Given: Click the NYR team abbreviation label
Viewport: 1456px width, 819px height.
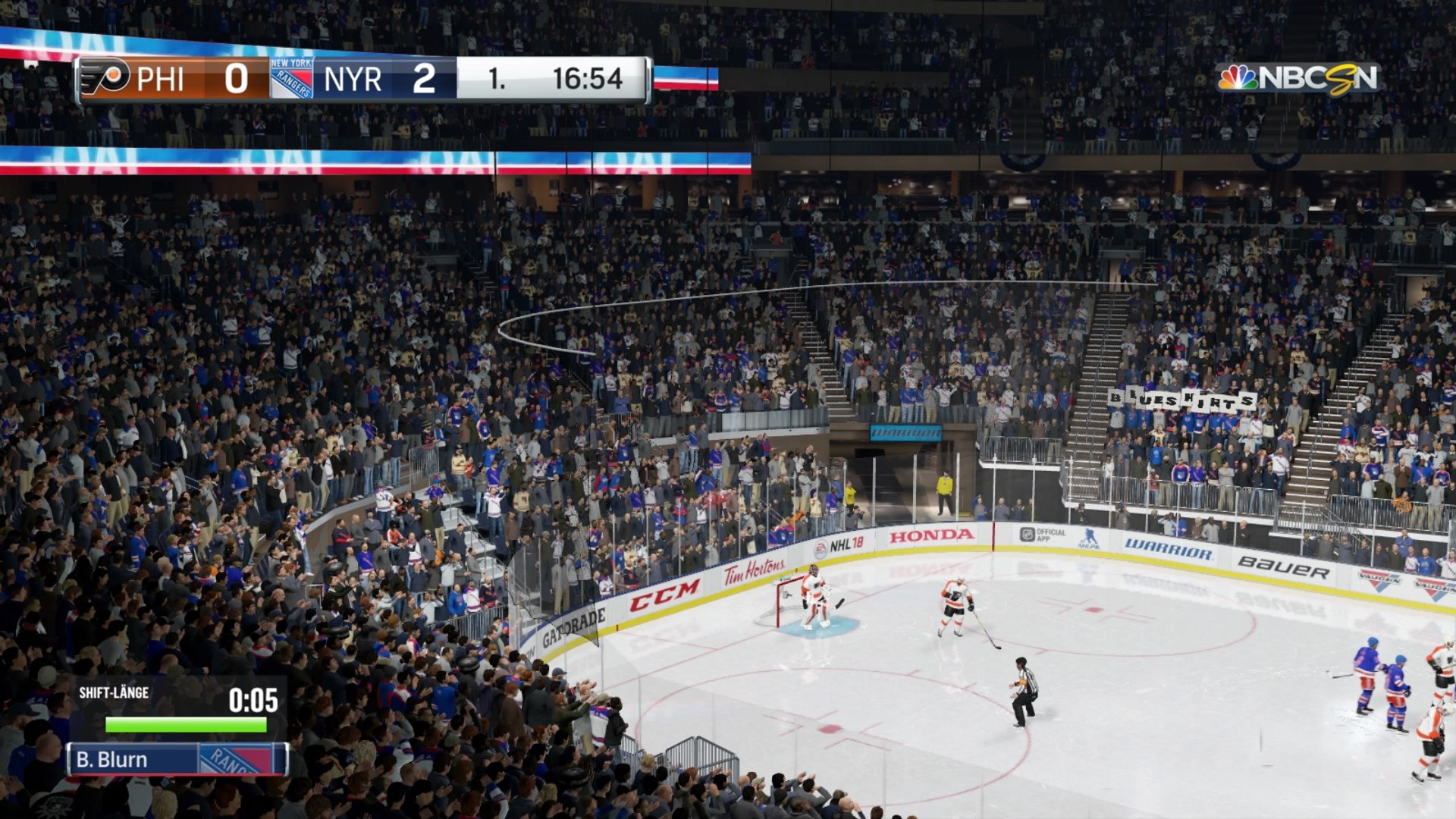Looking at the screenshot, I should click(x=353, y=80).
